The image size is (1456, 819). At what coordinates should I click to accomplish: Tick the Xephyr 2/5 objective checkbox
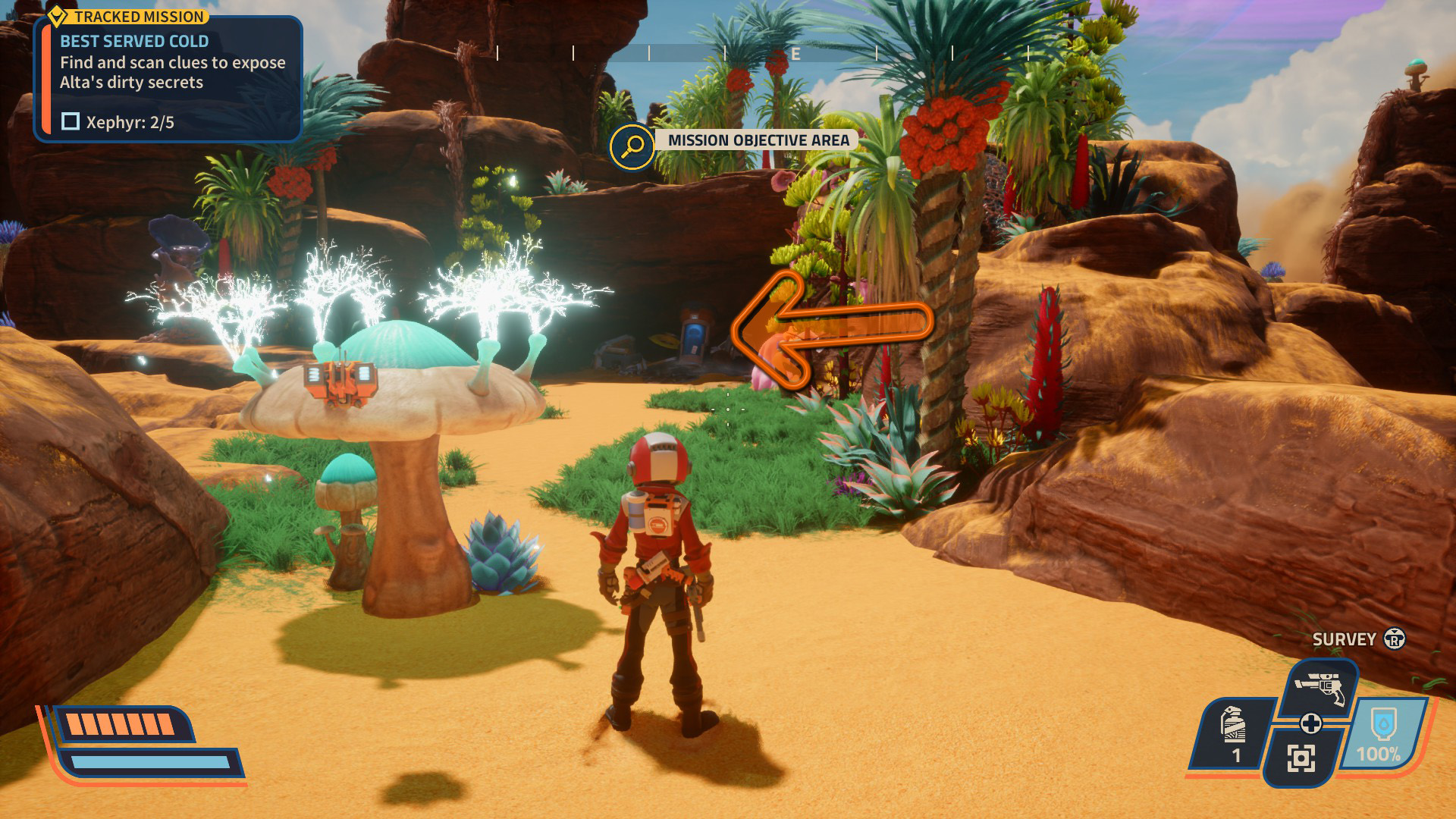(71, 121)
